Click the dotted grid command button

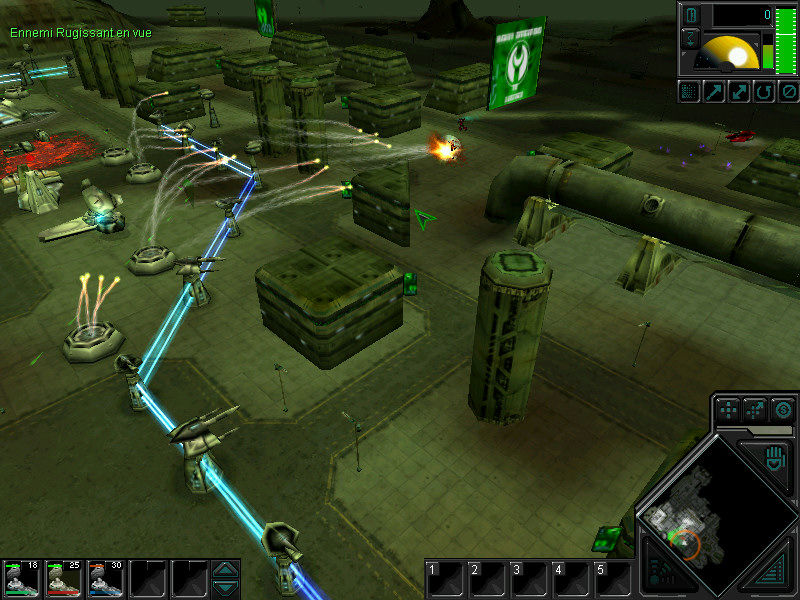click(689, 92)
